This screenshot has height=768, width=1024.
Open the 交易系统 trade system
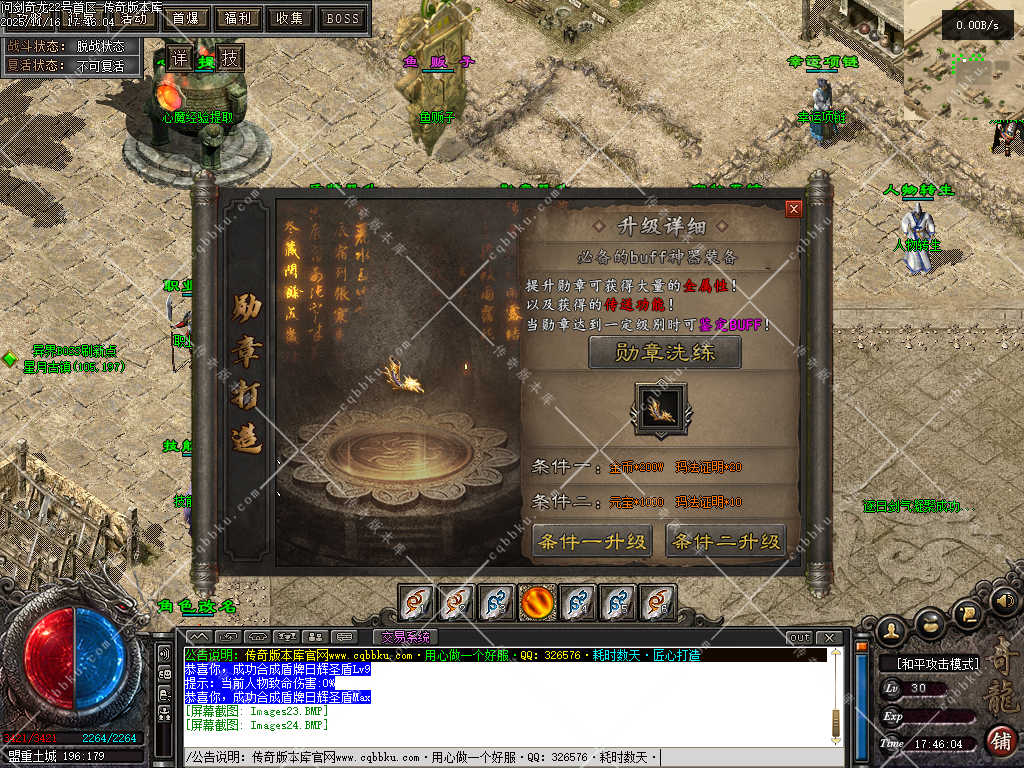tap(405, 637)
